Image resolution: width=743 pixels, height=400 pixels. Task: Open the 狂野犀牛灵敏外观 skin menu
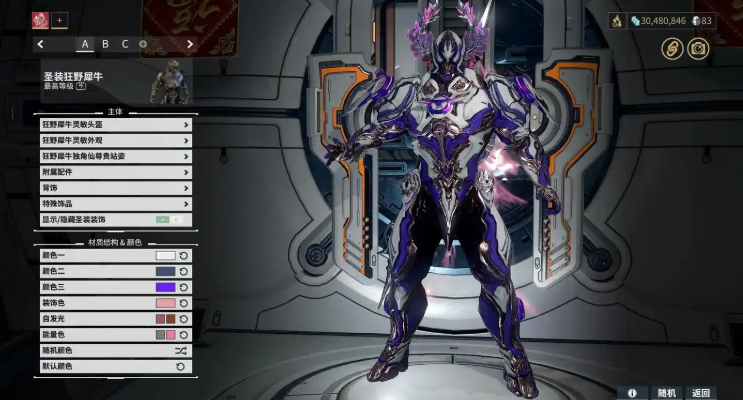[115, 141]
